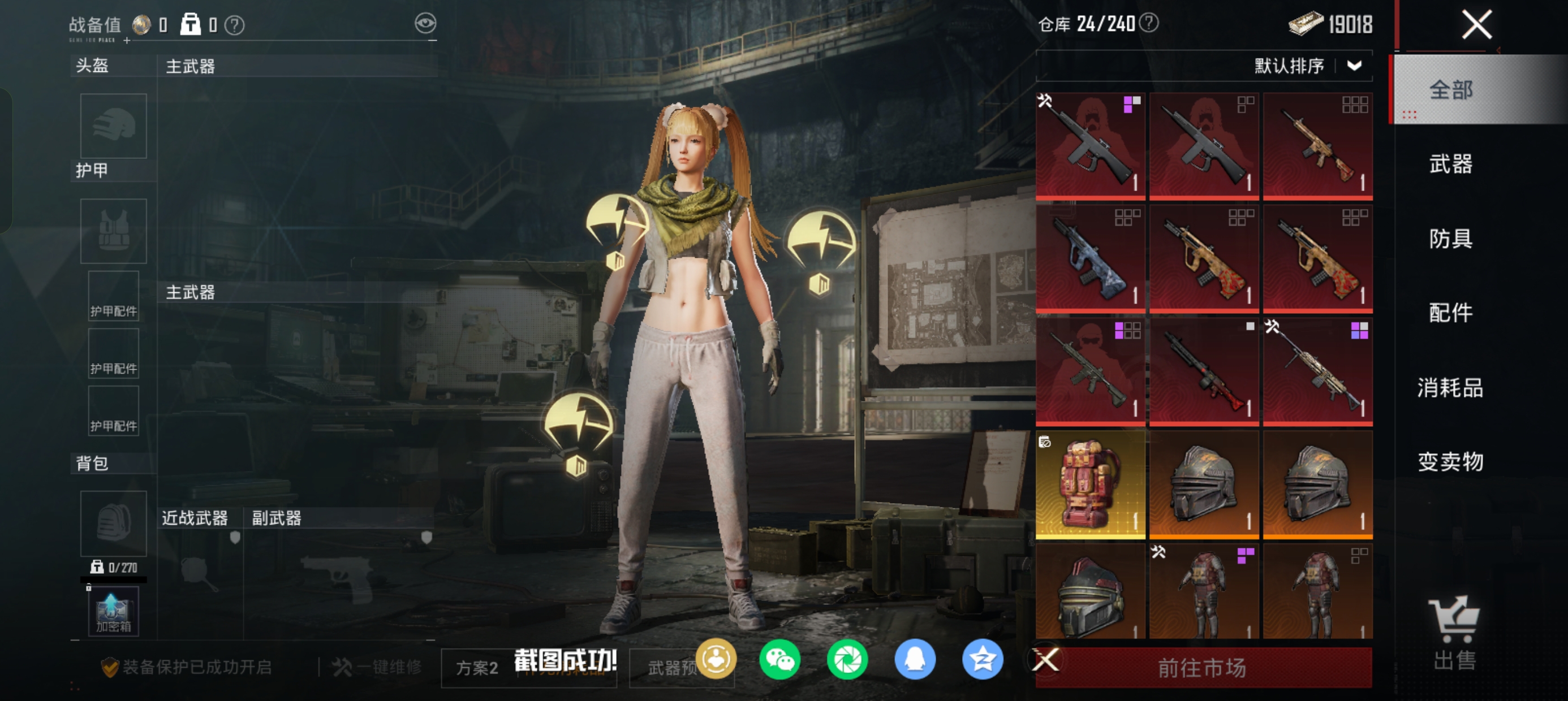Select the 配件 category tab
The width and height of the screenshot is (1568, 701).
pyautogui.click(x=1450, y=313)
